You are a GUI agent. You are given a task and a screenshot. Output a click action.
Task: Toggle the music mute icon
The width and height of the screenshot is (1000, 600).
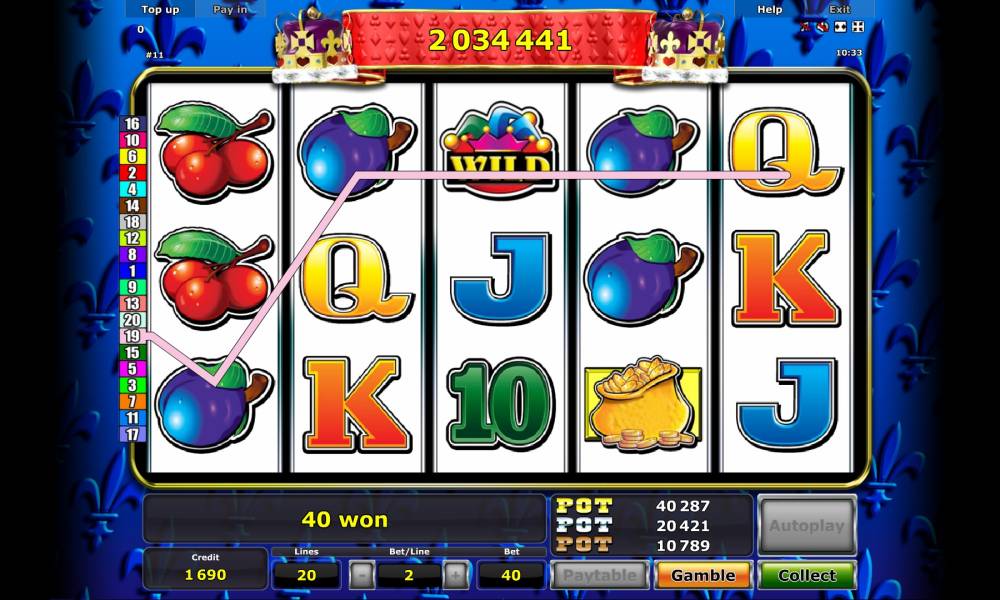tap(807, 26)
